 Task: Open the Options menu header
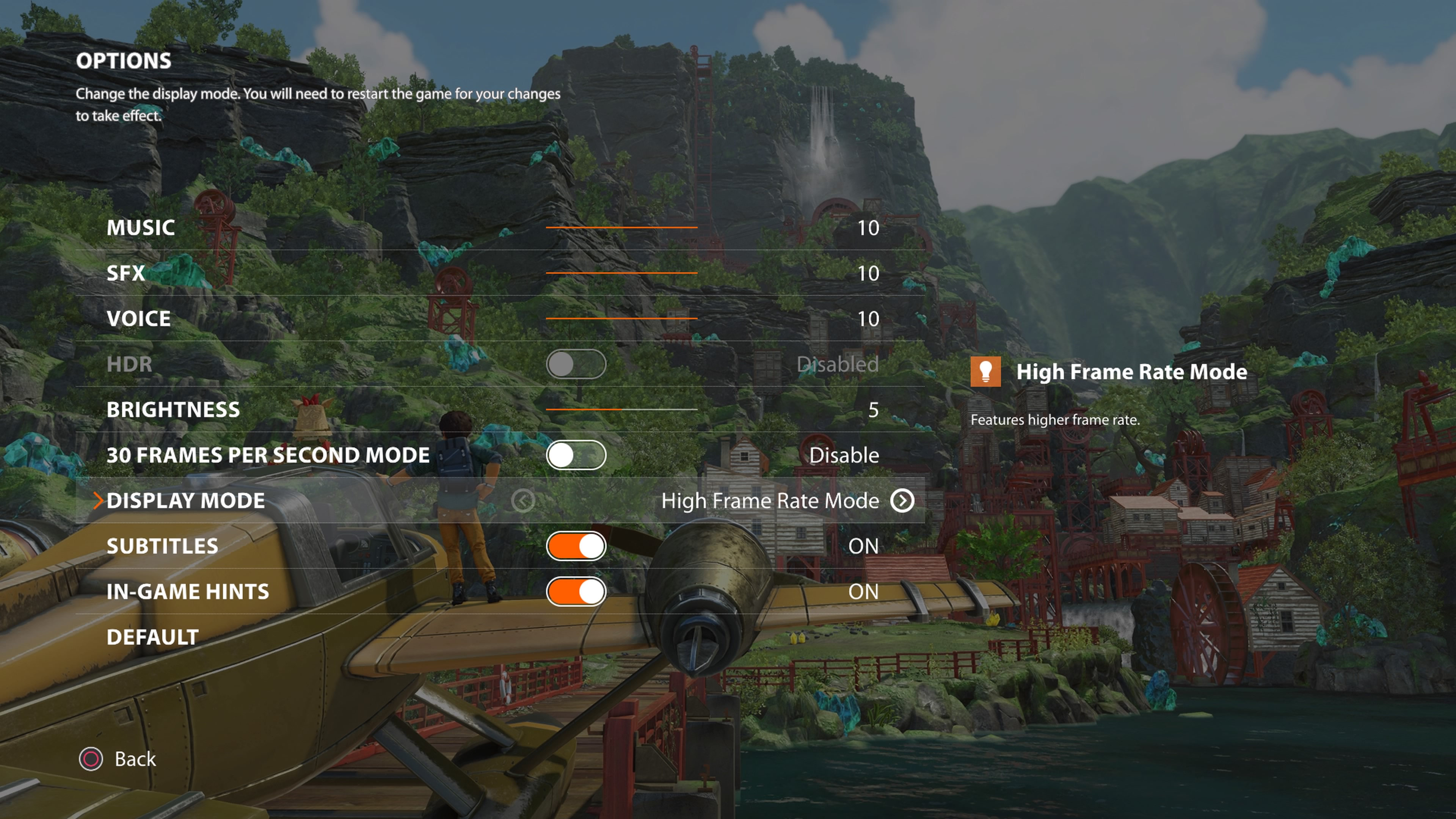point(124,61)
